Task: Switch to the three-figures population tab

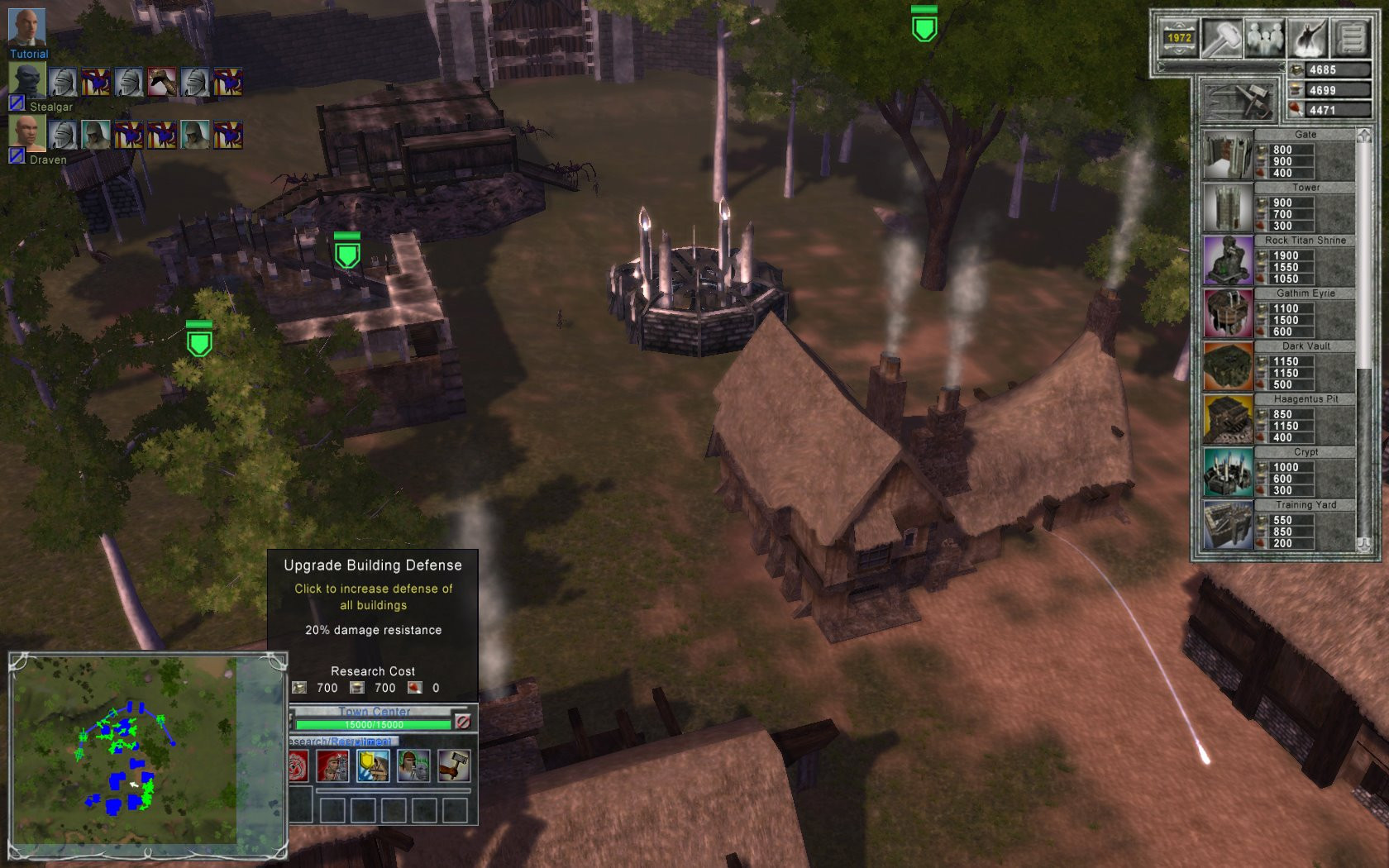Action: [x=1265, y=37]
